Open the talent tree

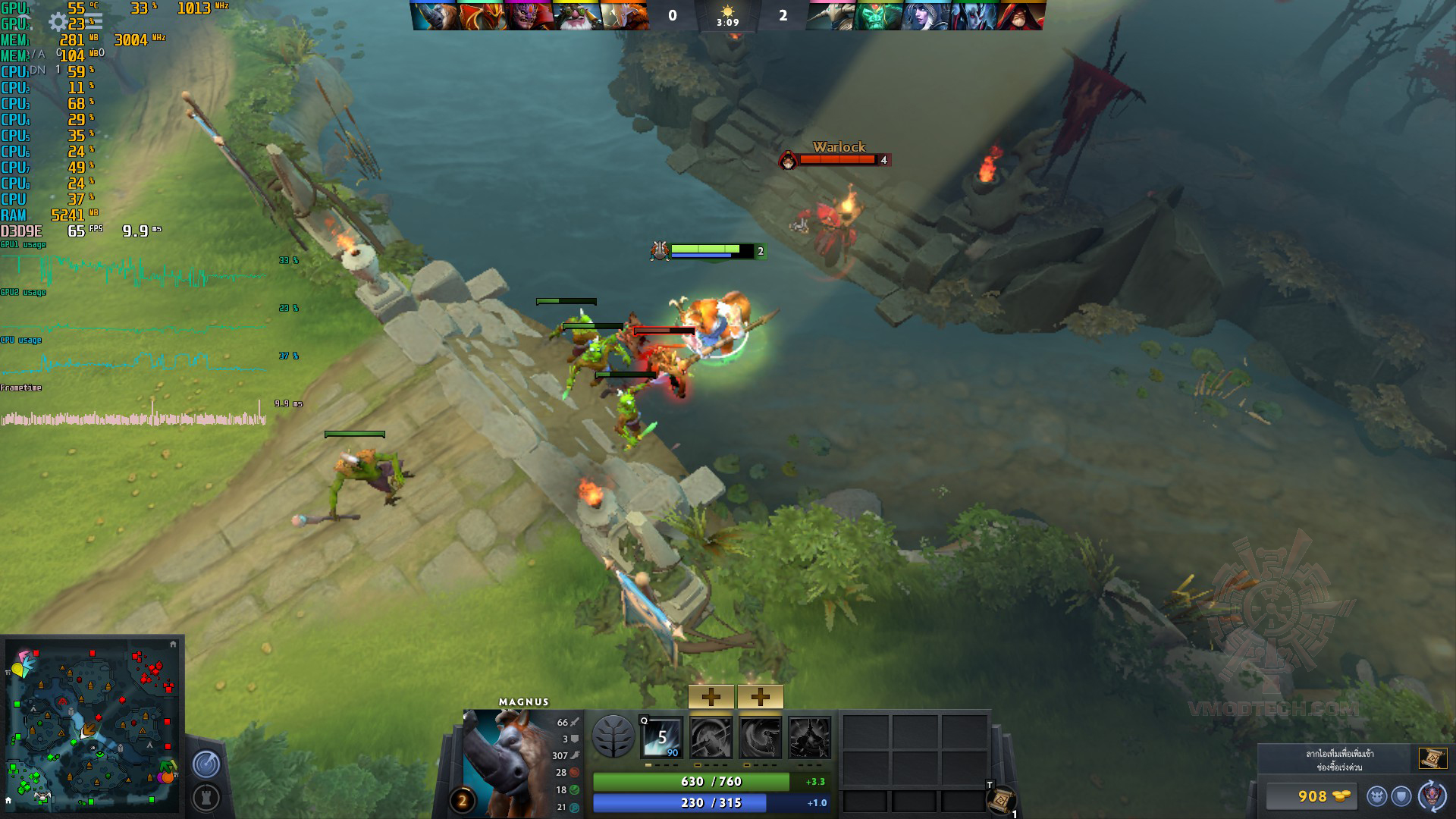click(x=613, y=736)
